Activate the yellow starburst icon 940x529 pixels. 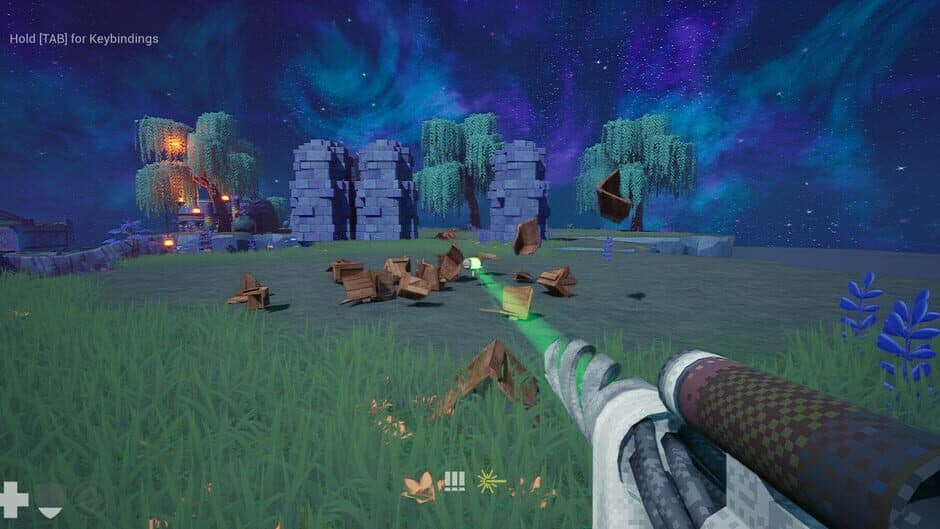pyautogui.click(x=490, y=481)
